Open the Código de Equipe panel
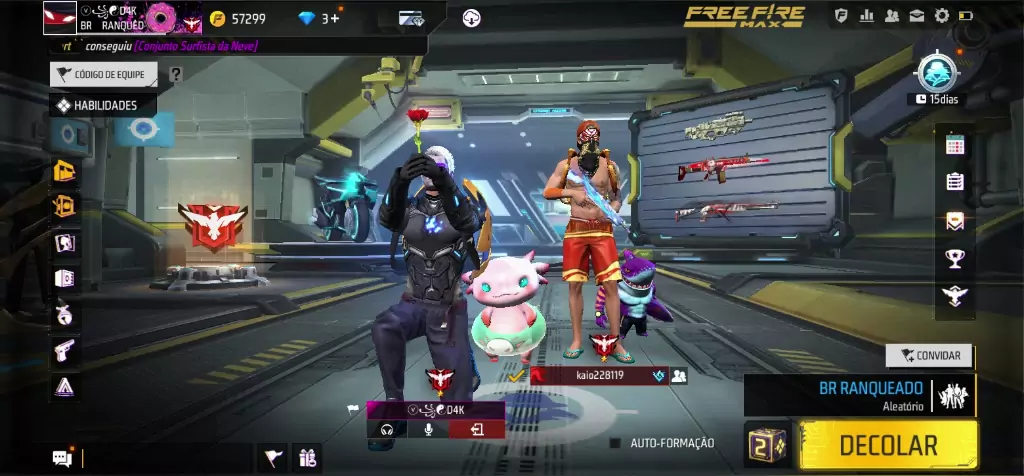 click(x=105, y=74)
